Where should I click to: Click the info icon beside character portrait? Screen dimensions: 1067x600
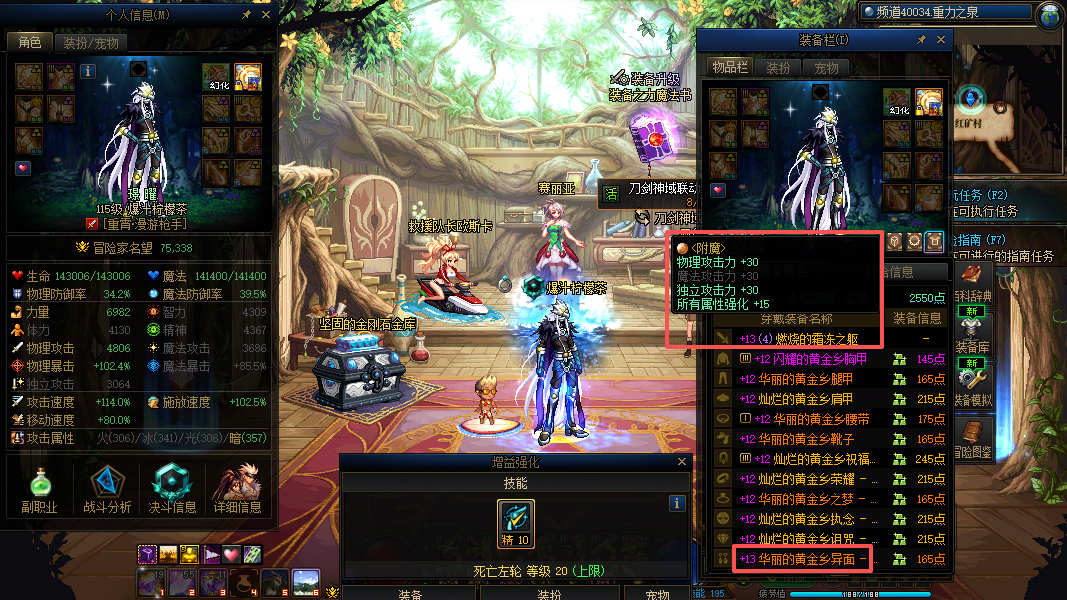pos(88,72)
